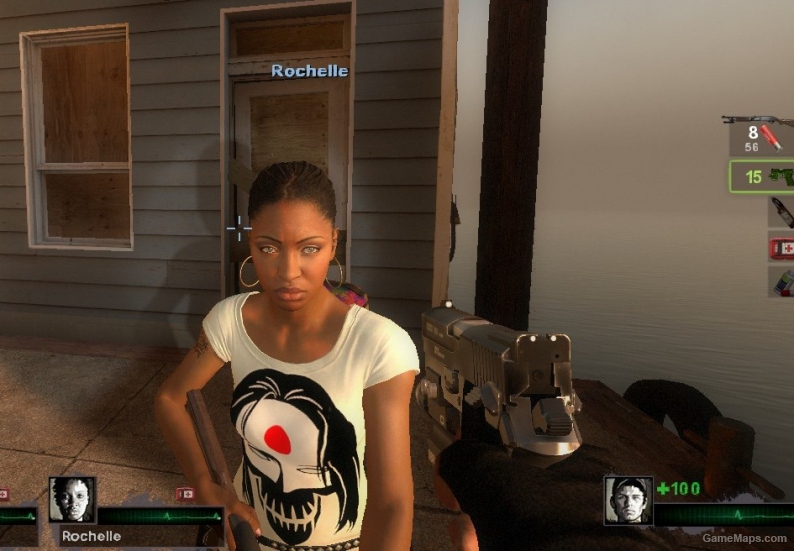
Task: Pick the pills item slot
Action: 781,282
